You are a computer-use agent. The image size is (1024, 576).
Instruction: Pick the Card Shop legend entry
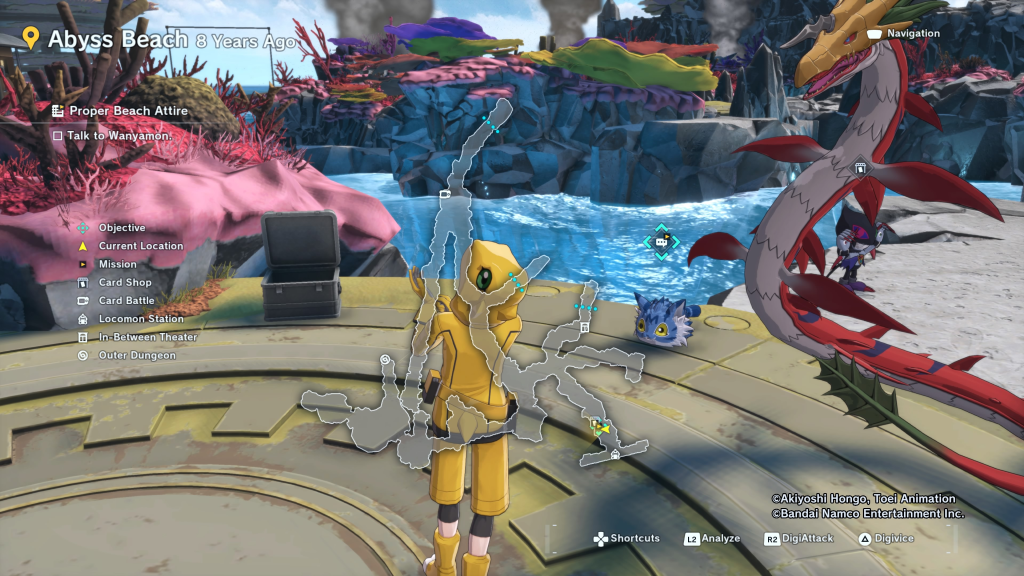125,283
